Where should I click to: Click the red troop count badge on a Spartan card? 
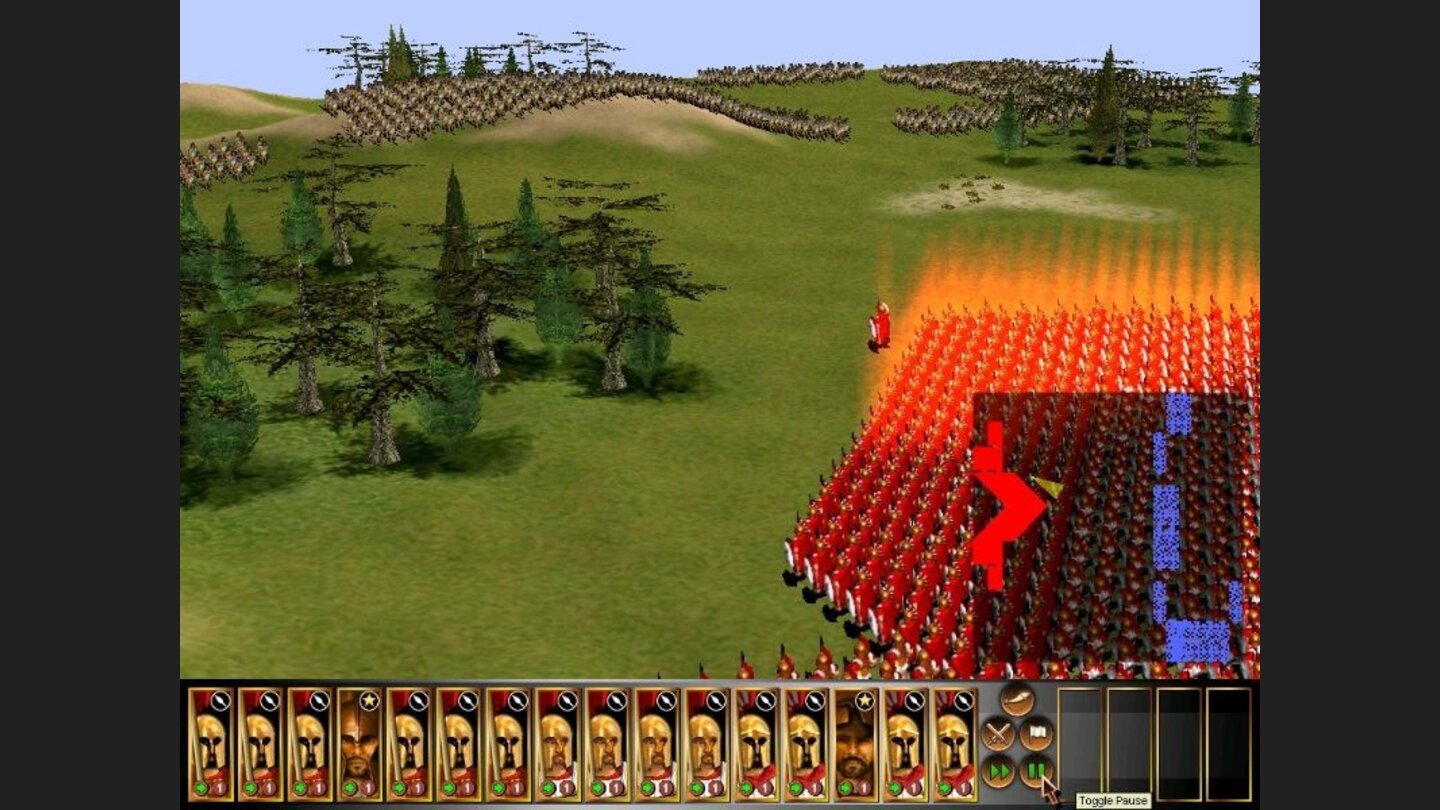222,788
